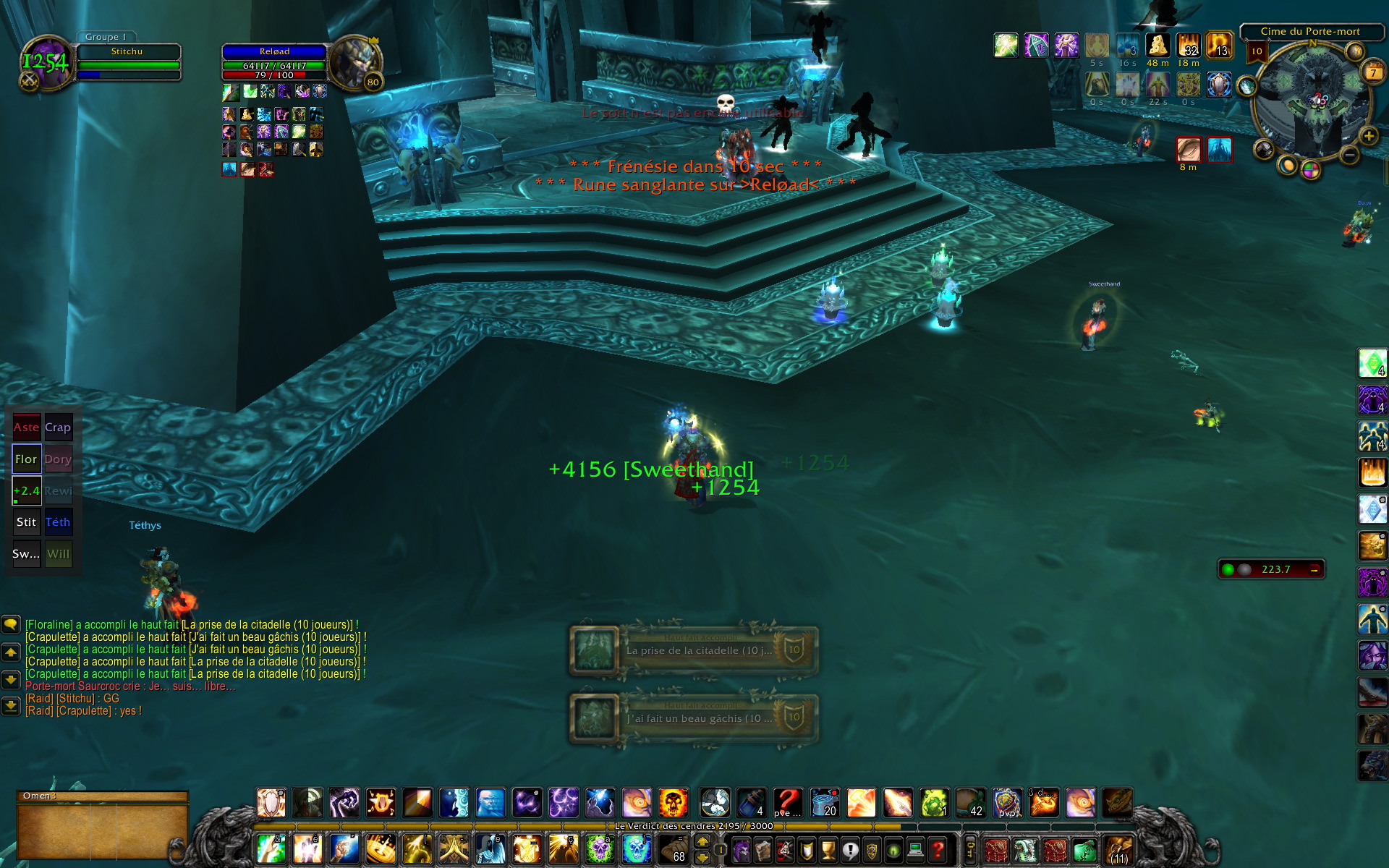Screen dimensions: 1389x868
Task: Target Téth in the raid frames
Action: (x=59, y=522)
